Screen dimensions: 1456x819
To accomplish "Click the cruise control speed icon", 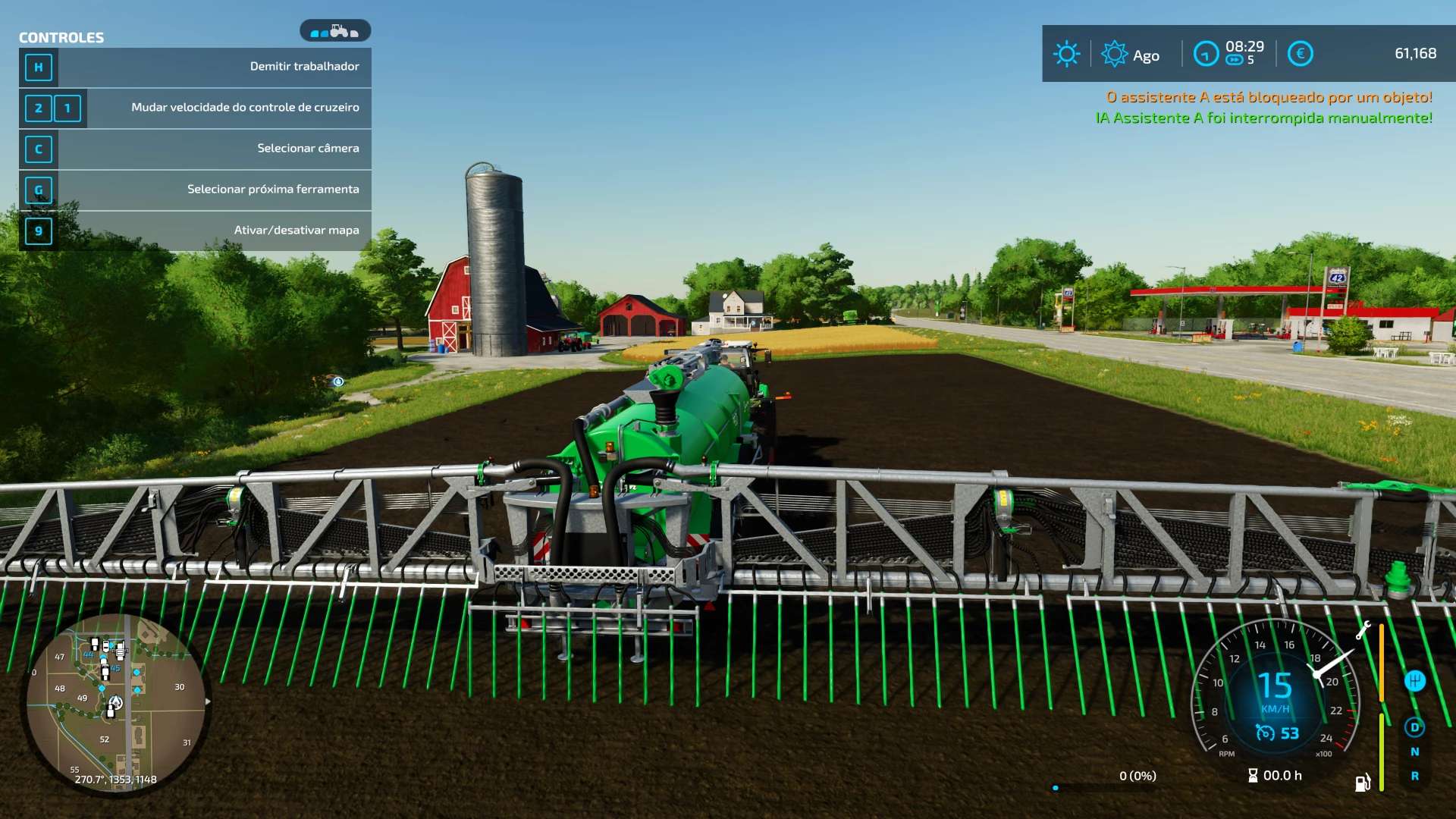I will click(1265, 733).
